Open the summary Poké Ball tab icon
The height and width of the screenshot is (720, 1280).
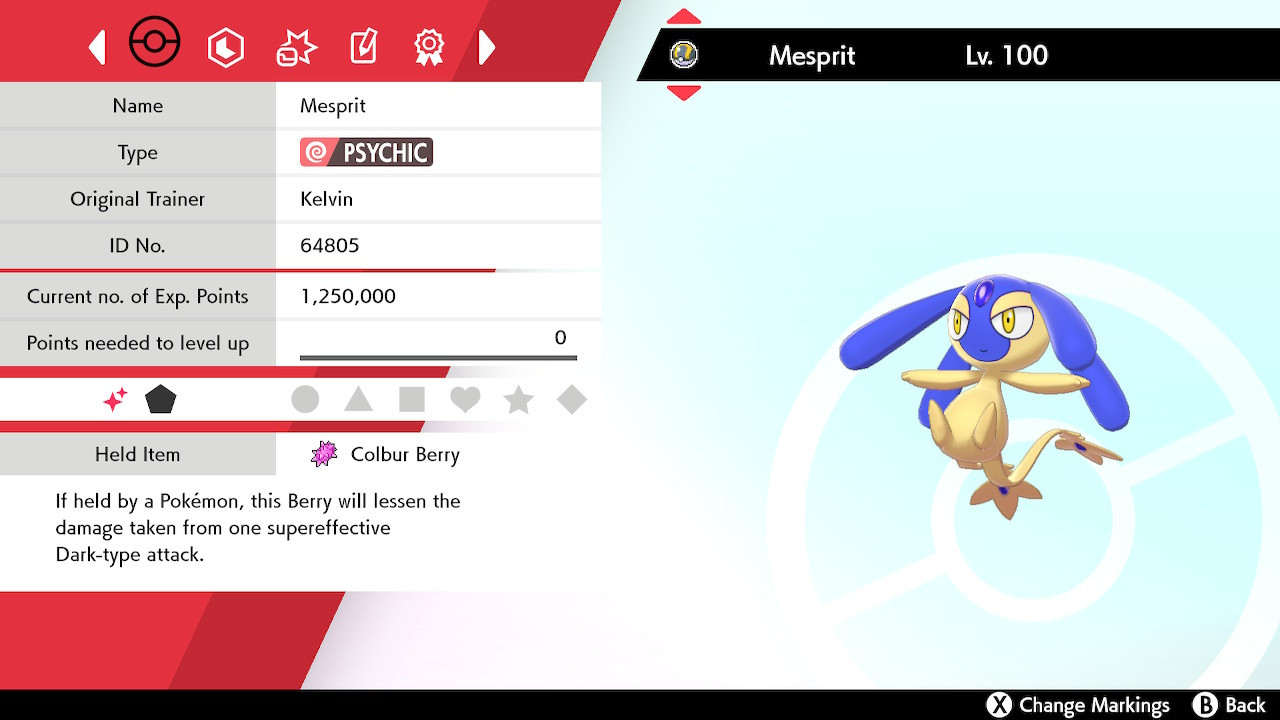click(155, 43)
